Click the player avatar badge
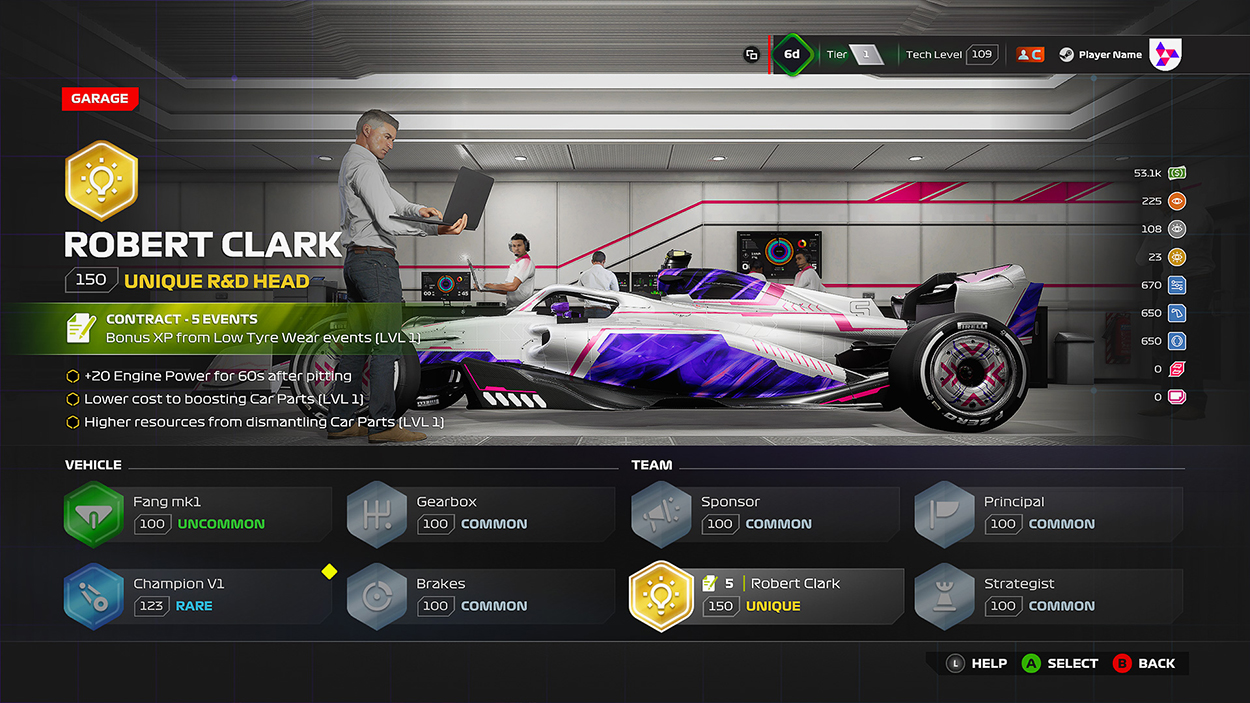Screen dimensions: 1250x703 tap(1165, 54)
